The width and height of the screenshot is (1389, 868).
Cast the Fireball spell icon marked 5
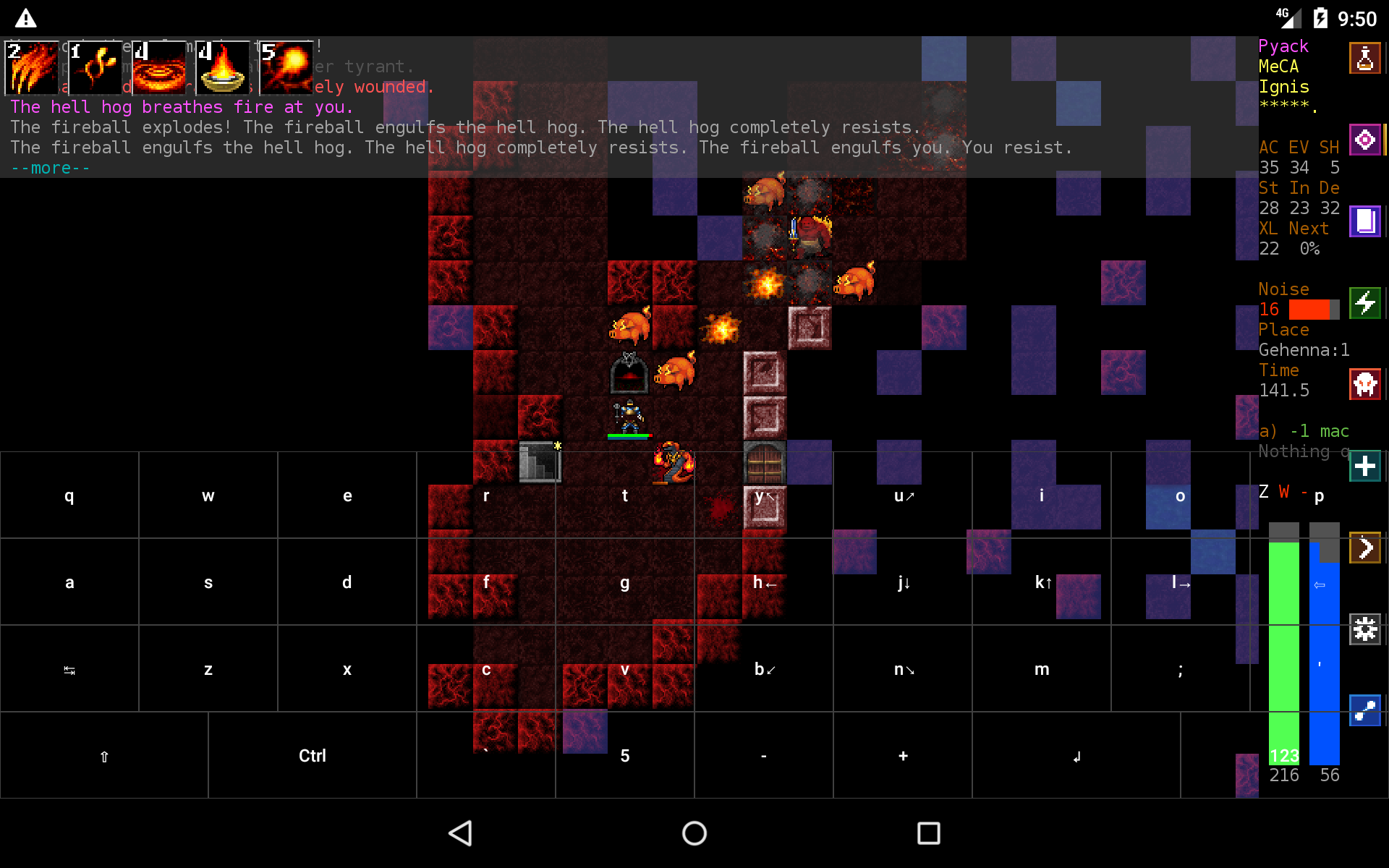coord(286,68)
